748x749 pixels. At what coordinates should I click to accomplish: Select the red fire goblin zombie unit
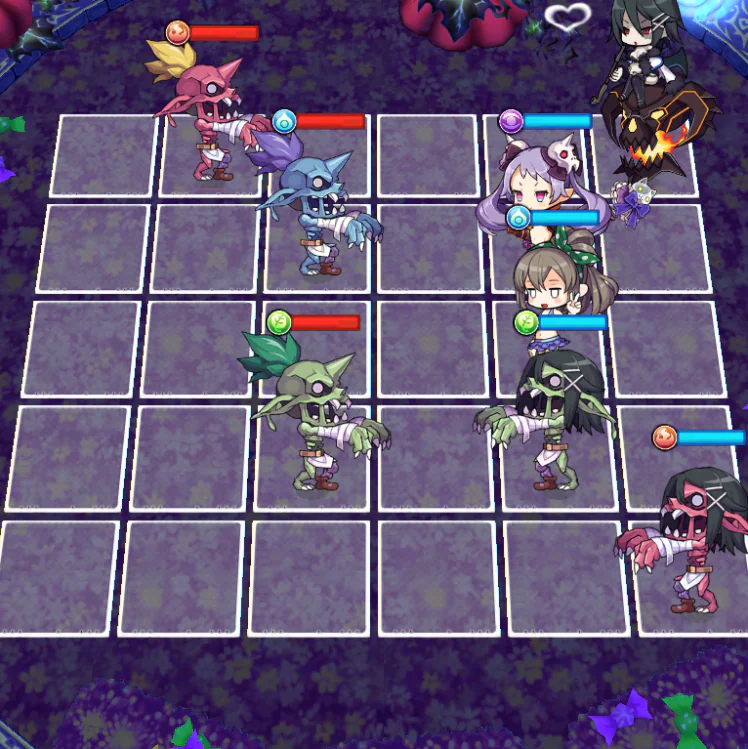coord(210,115)
